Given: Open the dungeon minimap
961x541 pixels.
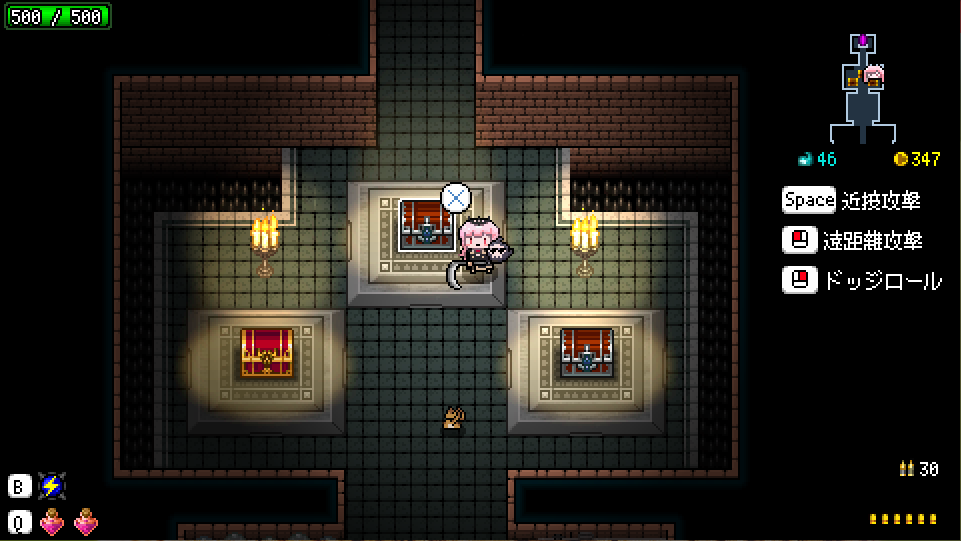Looking at the screenshot, I should [x=862, y=88].
